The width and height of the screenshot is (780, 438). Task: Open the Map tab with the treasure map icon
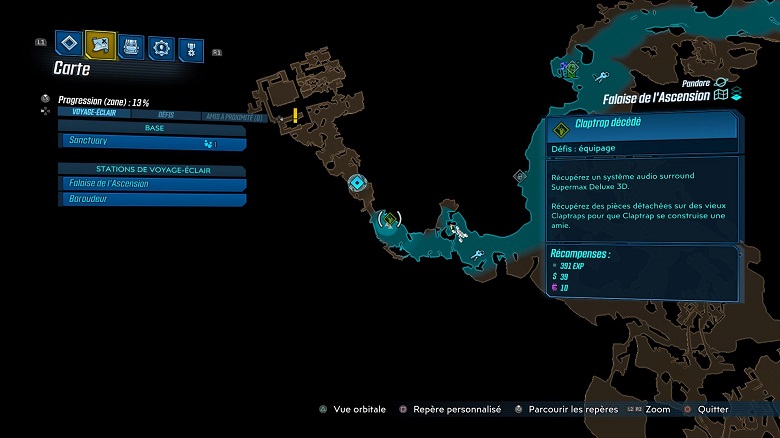(x=99, y=43)
